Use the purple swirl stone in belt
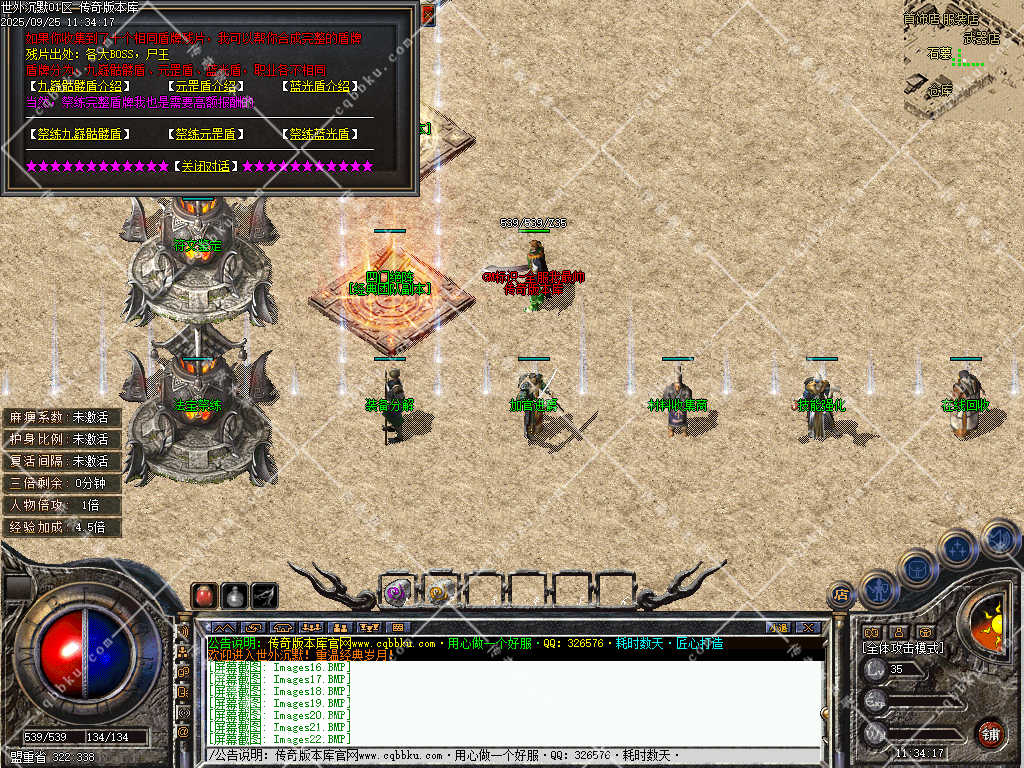 point(395,592)
